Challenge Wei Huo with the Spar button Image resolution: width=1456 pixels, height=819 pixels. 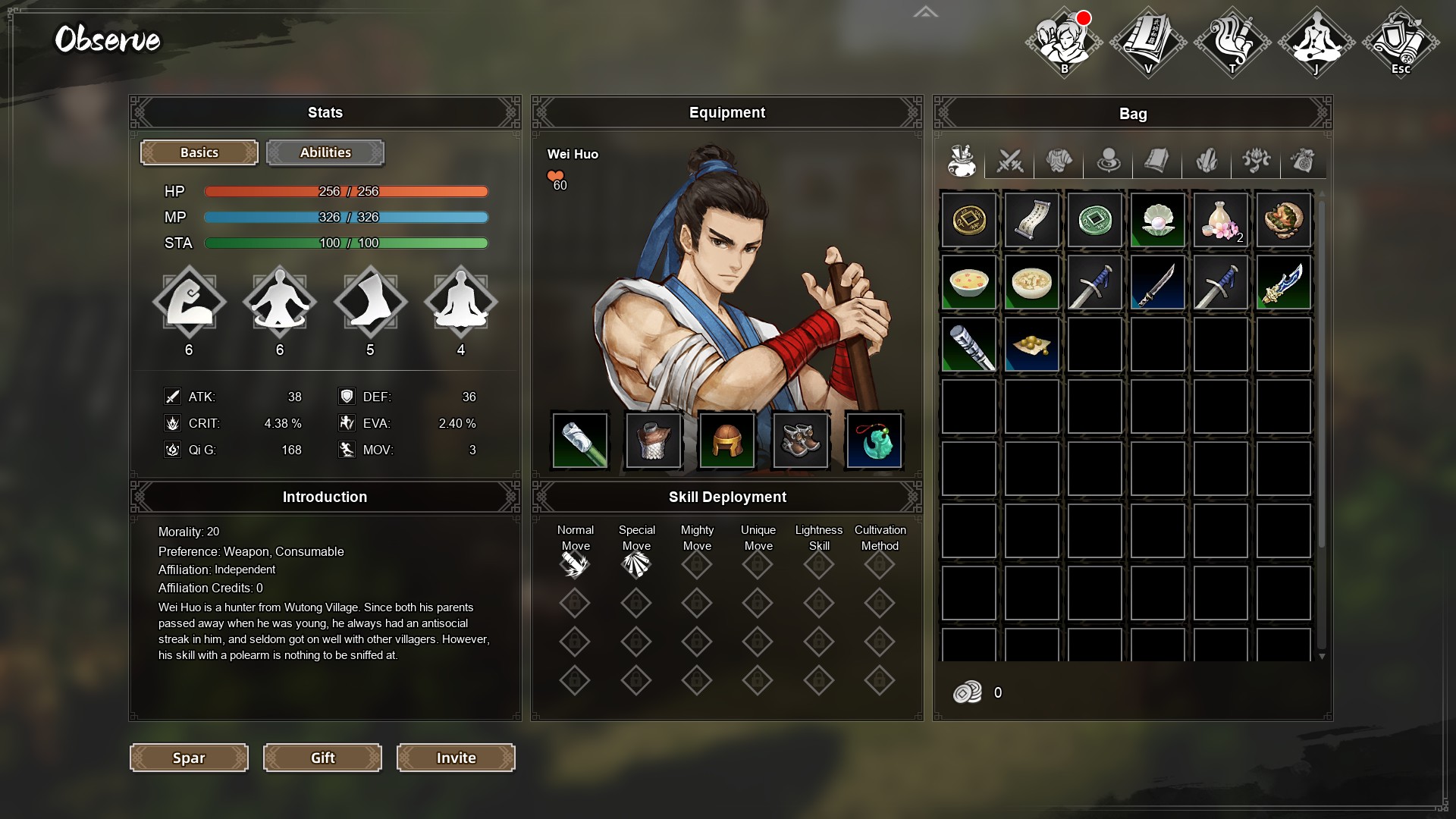pos(189,758)
